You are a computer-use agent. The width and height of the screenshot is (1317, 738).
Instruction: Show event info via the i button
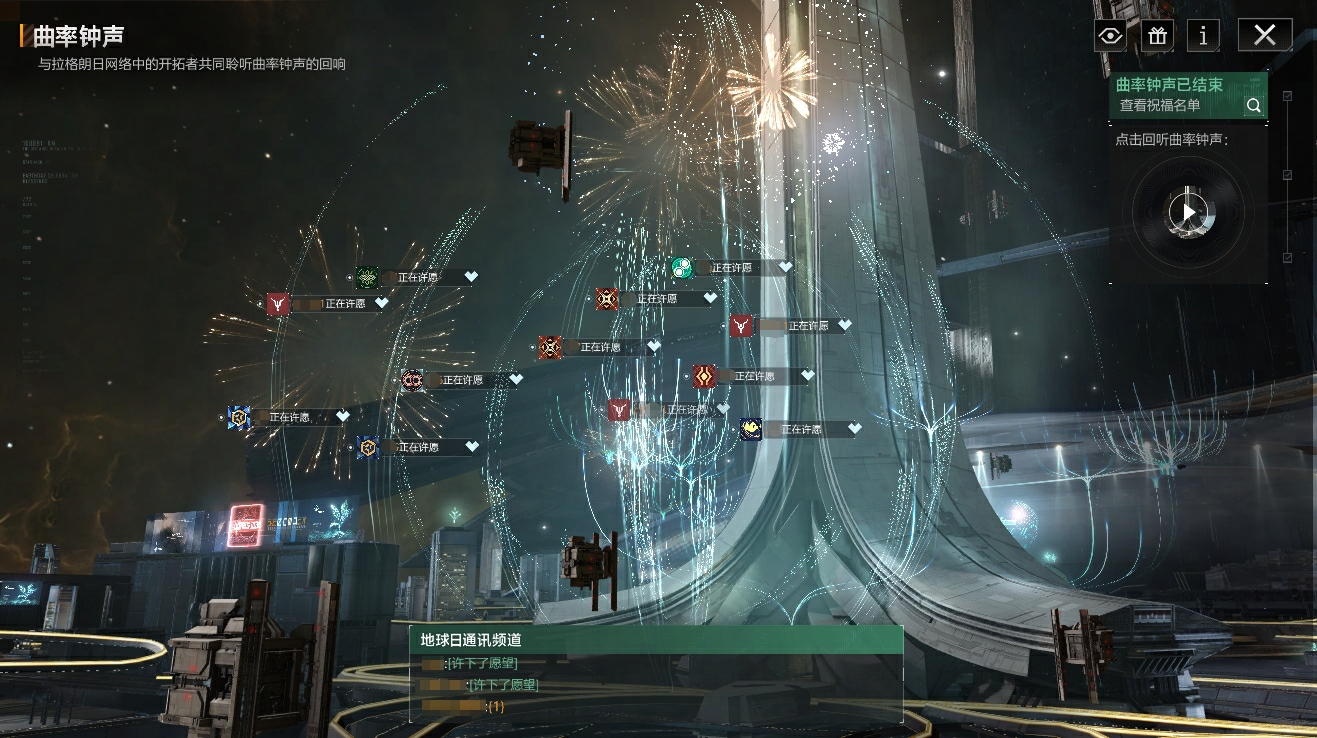(1203, 36)
